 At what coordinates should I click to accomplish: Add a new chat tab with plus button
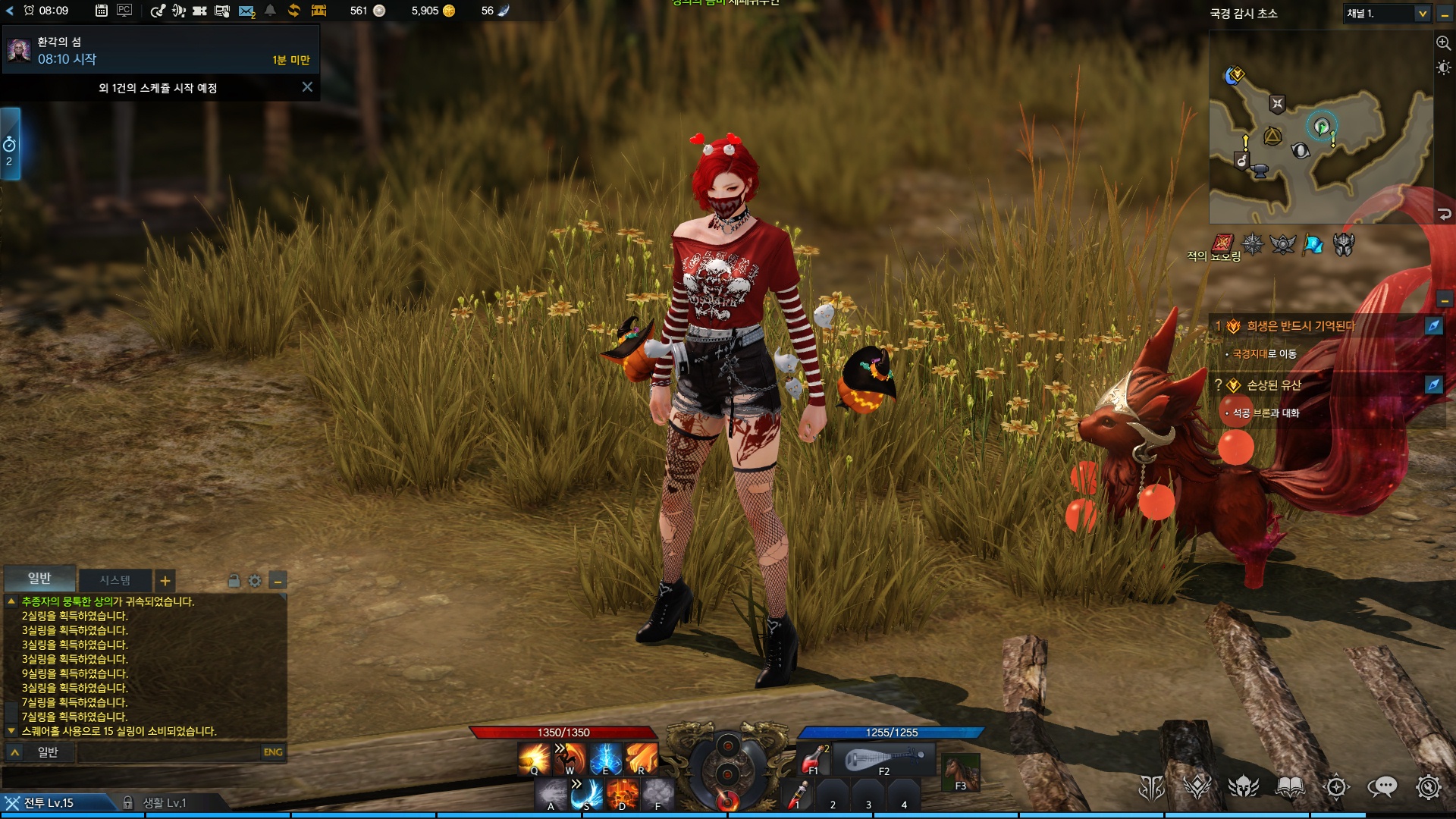(x=165, y=581)
